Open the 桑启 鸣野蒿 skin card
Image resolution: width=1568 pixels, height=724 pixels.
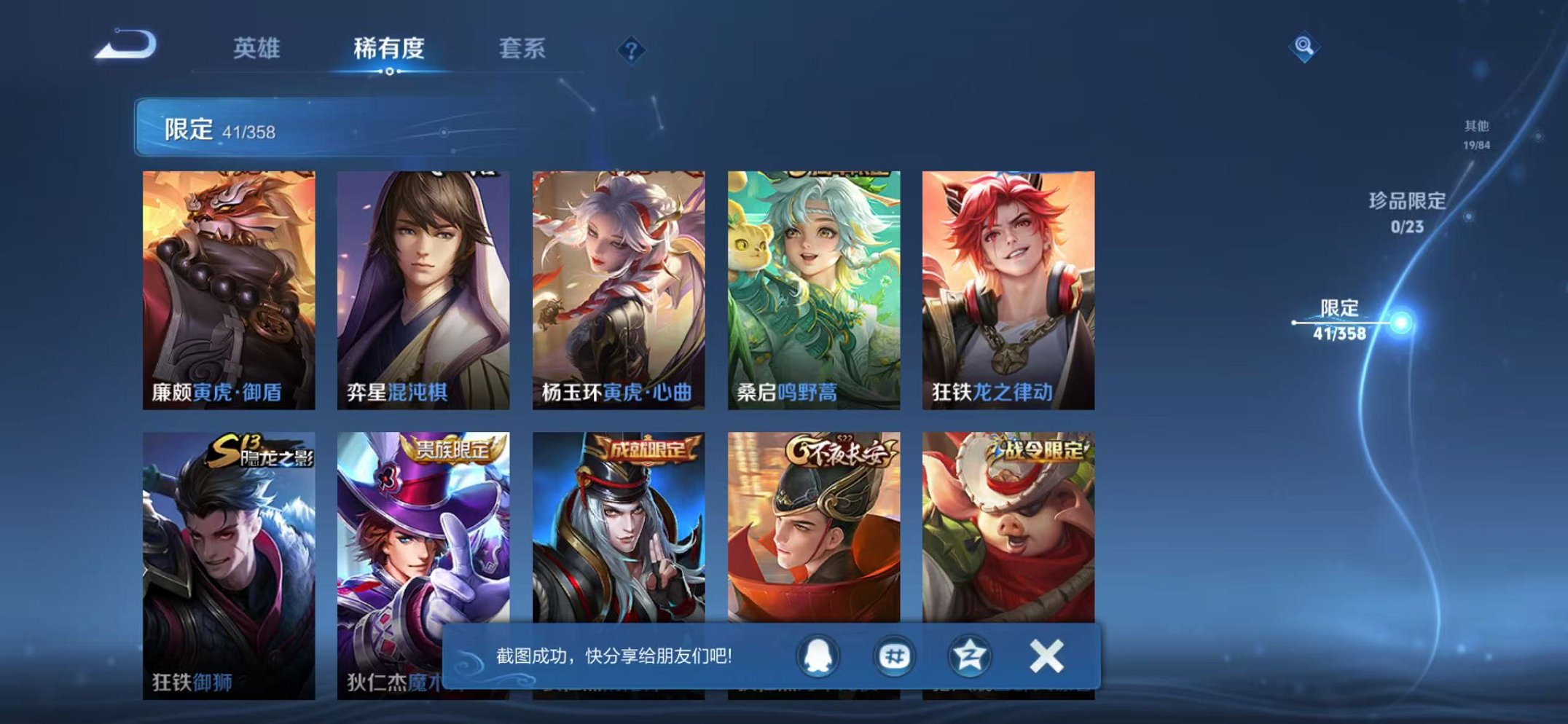(x=810, y=284)
